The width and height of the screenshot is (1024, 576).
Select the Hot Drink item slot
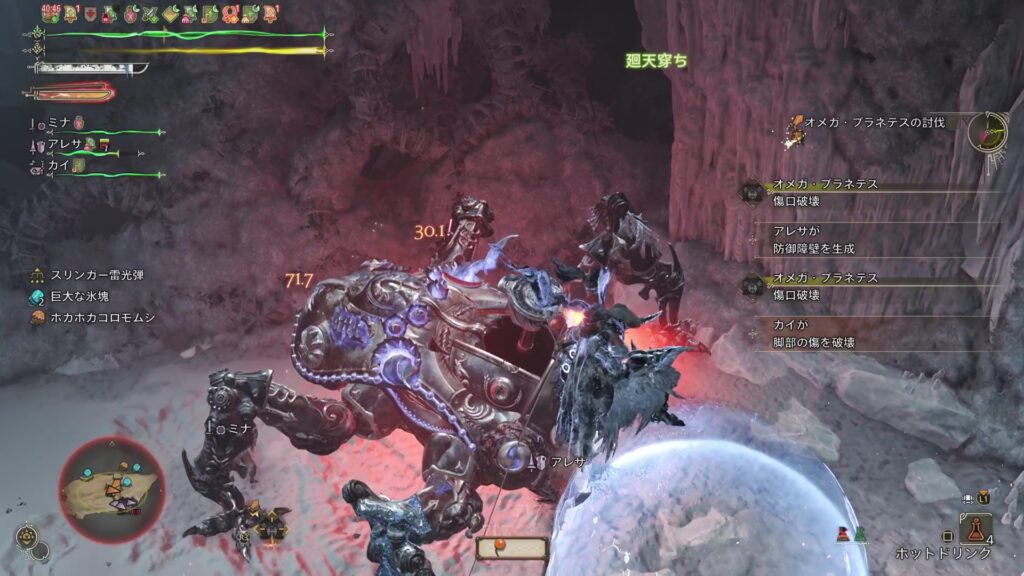click(x=975, y=528)
